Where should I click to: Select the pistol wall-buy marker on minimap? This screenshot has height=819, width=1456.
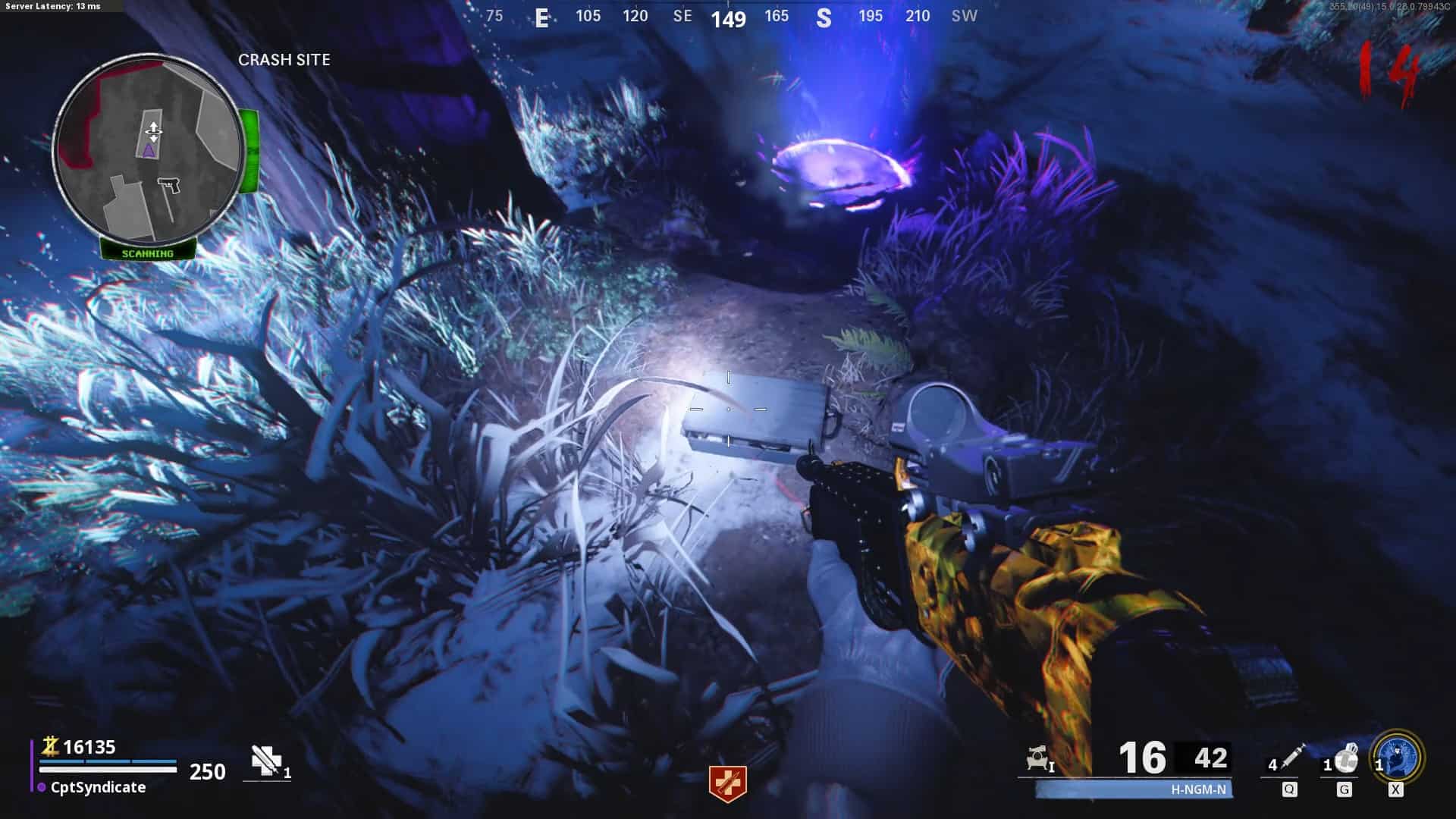(169, 185)
